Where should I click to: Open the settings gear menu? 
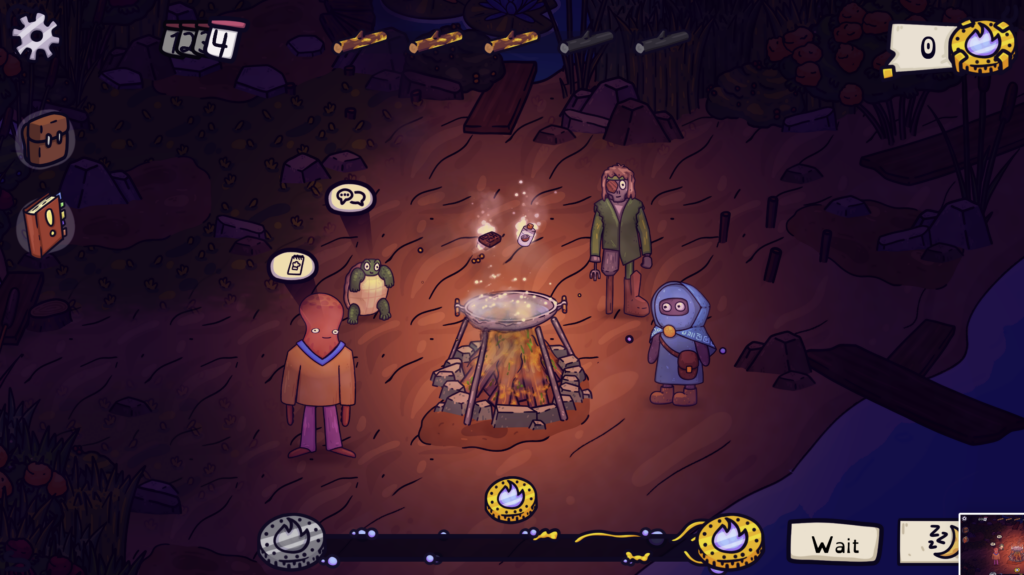pyautogui.click(x=35, y=36)
